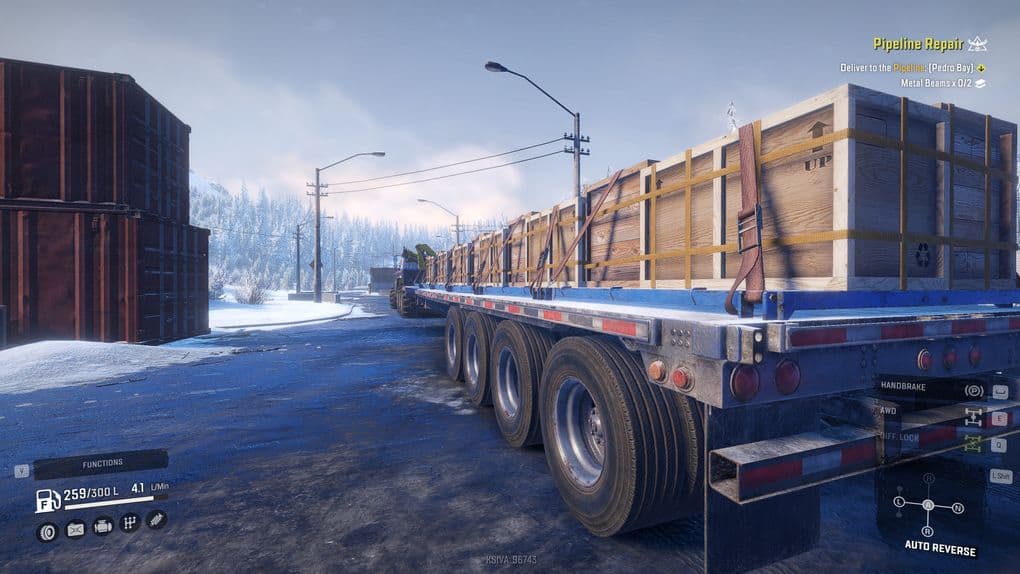Select Low gear on the gear shifter
1020x574 pixels.
pyautogui.click(x=899, y=501)
